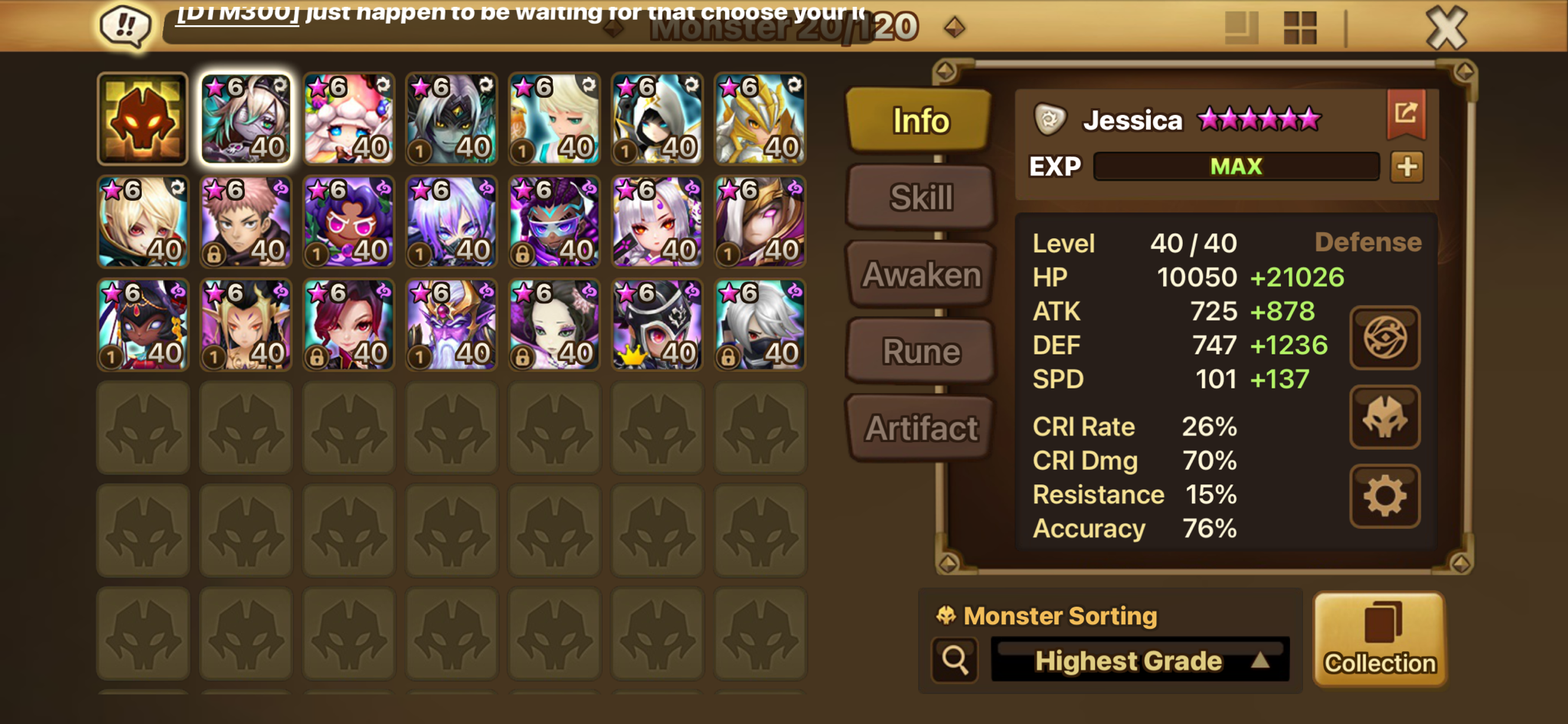
Task: Open the Highest Grade sorting dropdown
Action: 1140,660
